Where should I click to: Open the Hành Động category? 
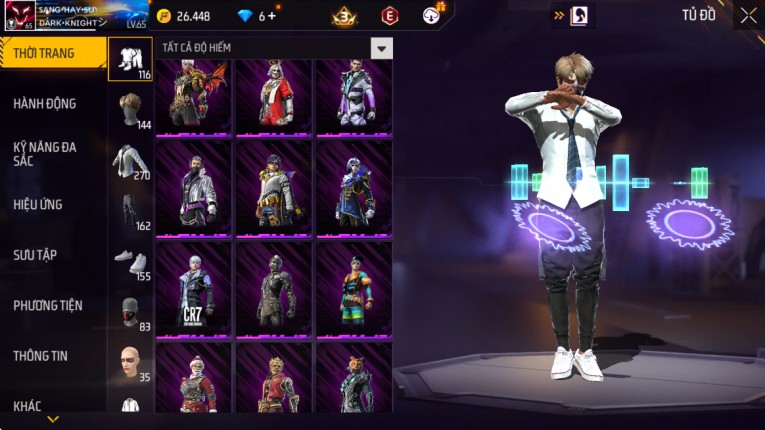coord(45,103)
